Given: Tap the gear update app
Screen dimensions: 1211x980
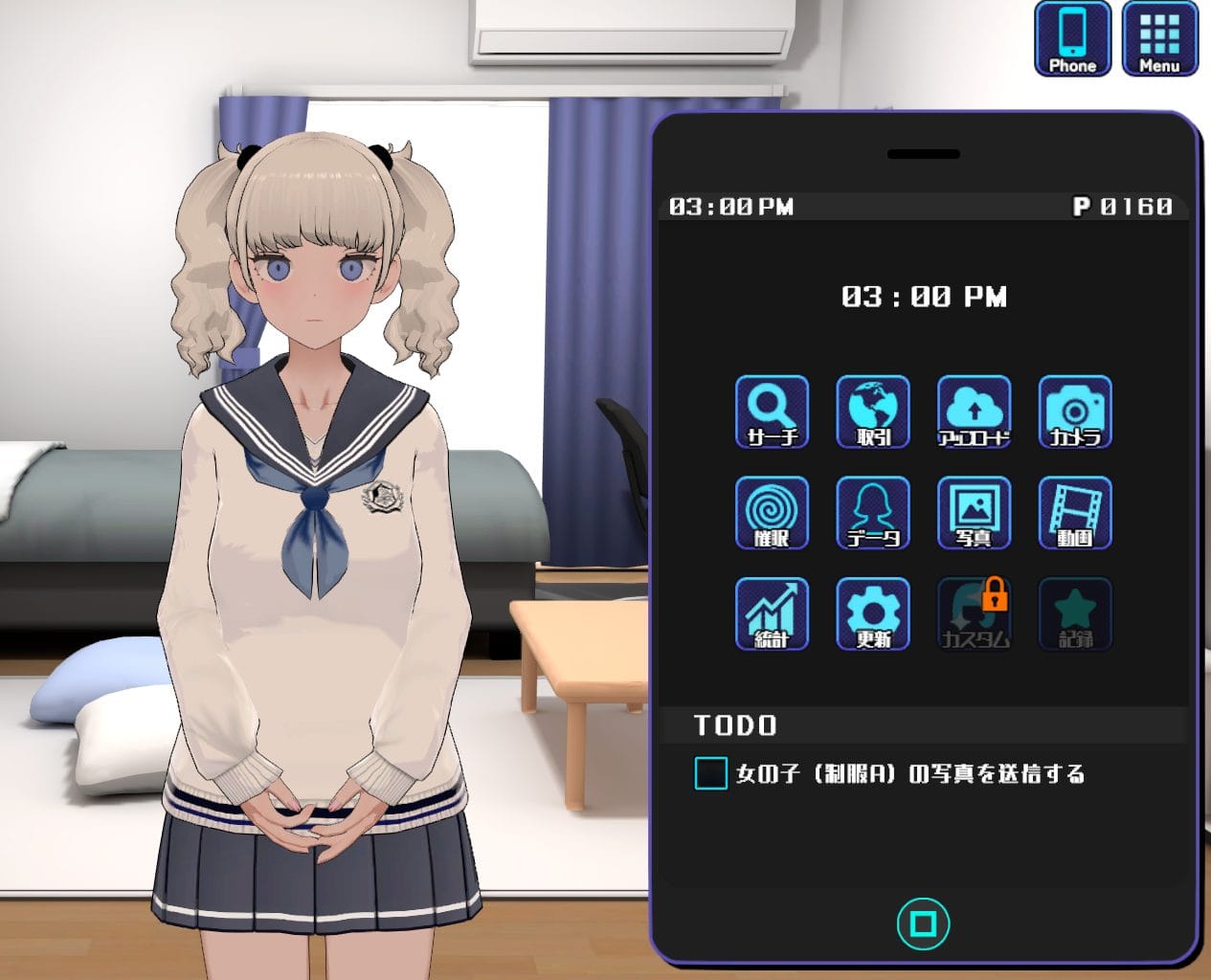Looking at the screenshot, I should [x=873, y=614].
